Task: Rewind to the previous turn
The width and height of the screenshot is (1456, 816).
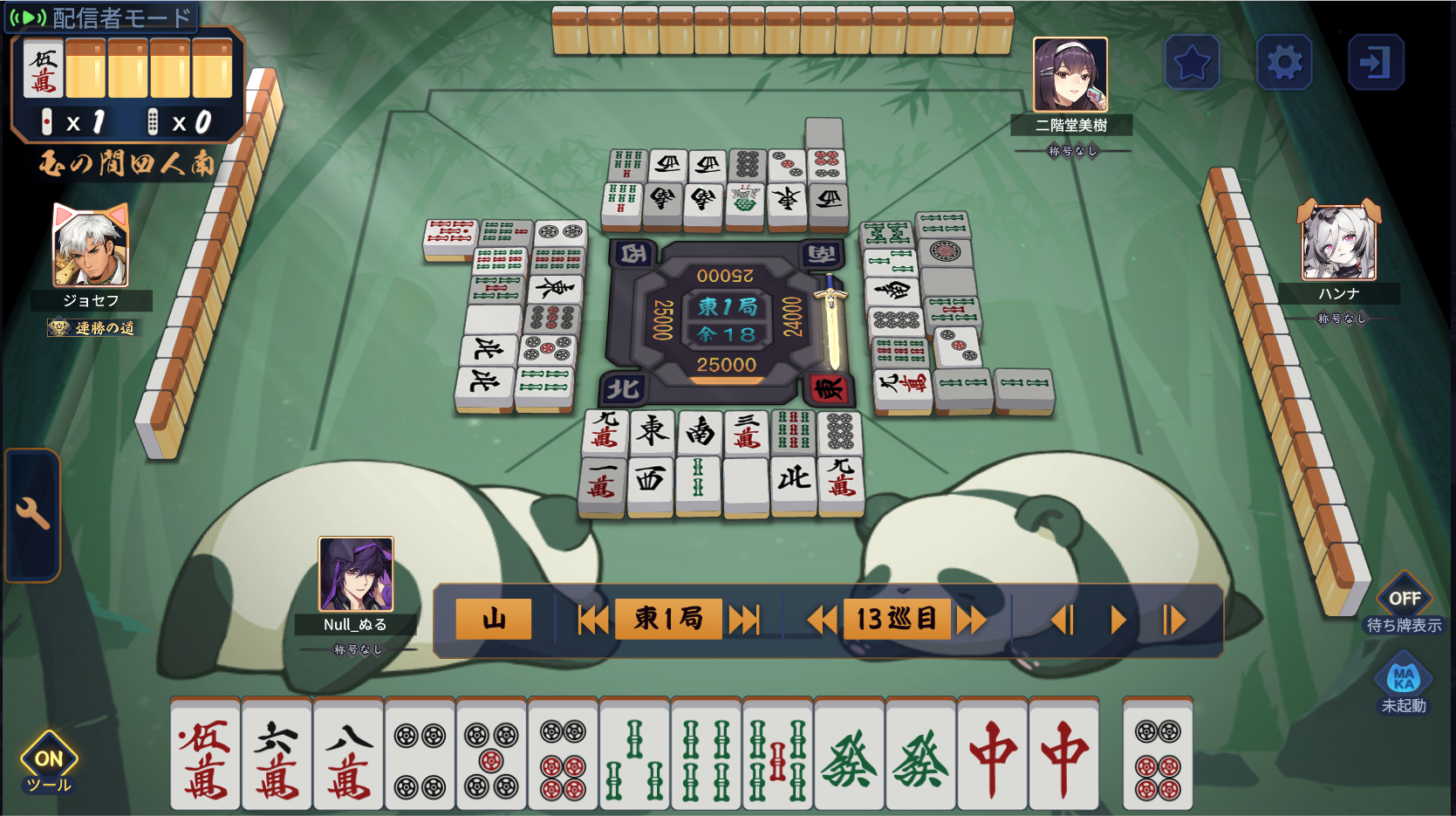Action: [822, 620]
